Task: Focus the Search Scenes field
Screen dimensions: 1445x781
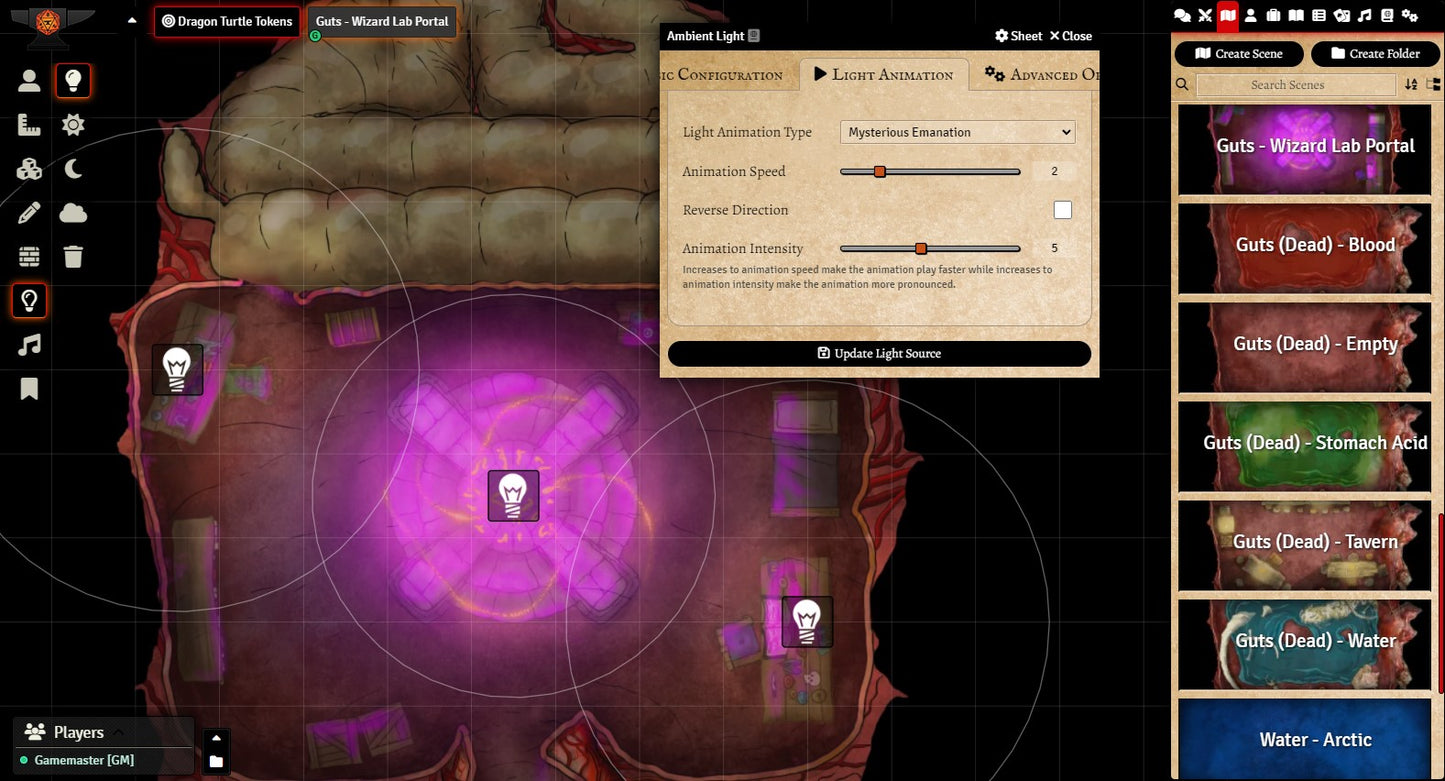Action: [1295, 85]
